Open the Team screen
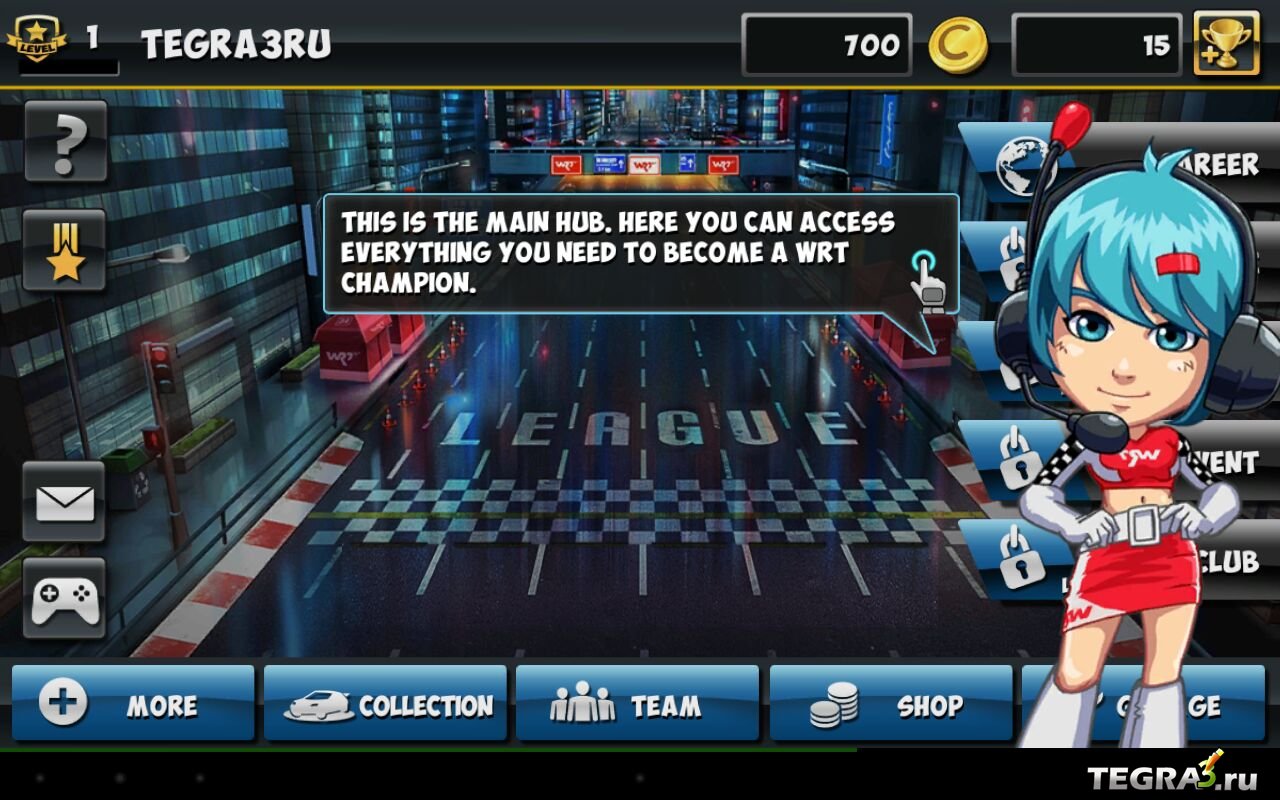The width and height of the screenshot is (1280, 800). point(637,704)
